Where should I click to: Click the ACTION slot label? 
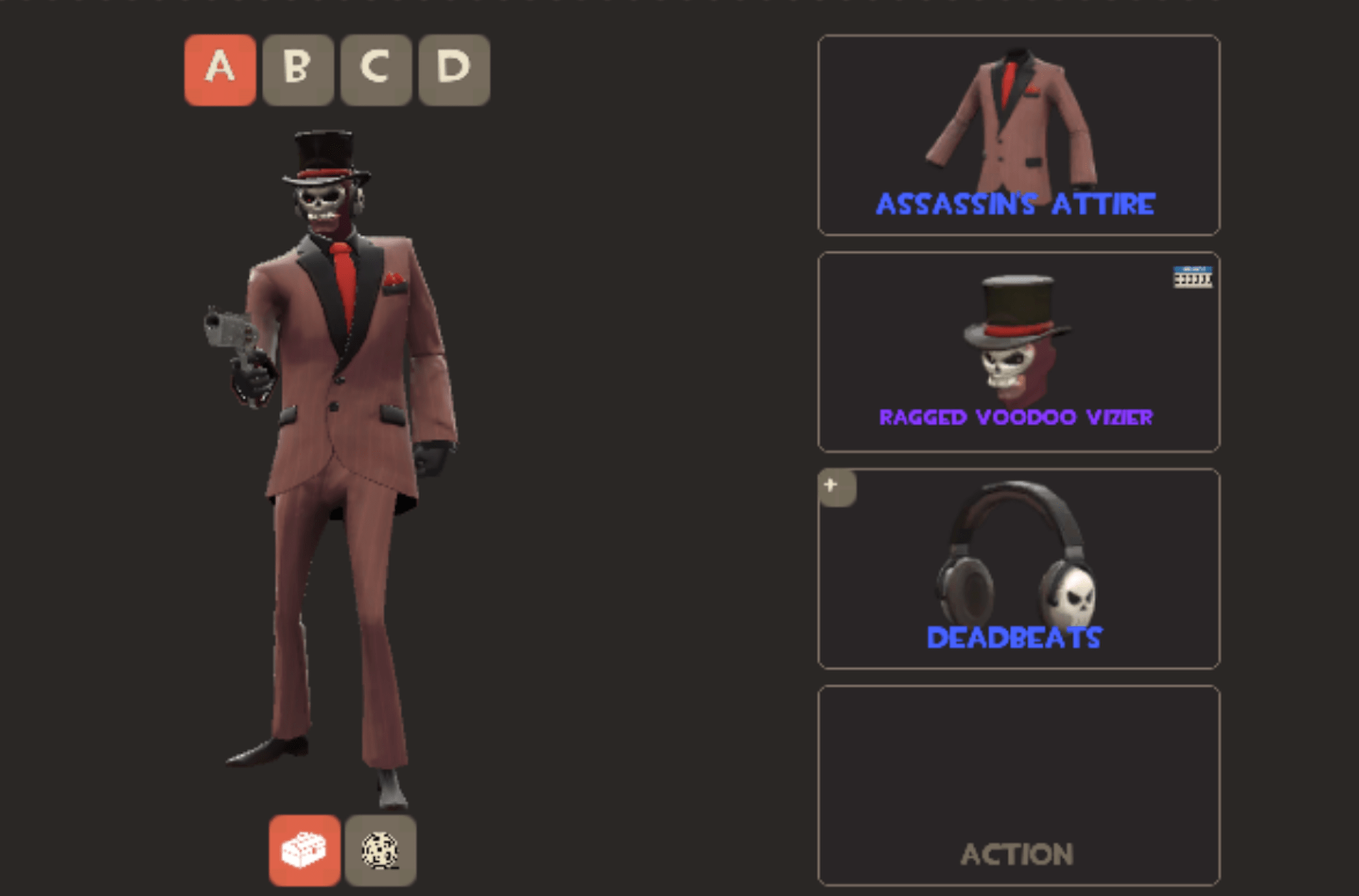point(1017,855)
